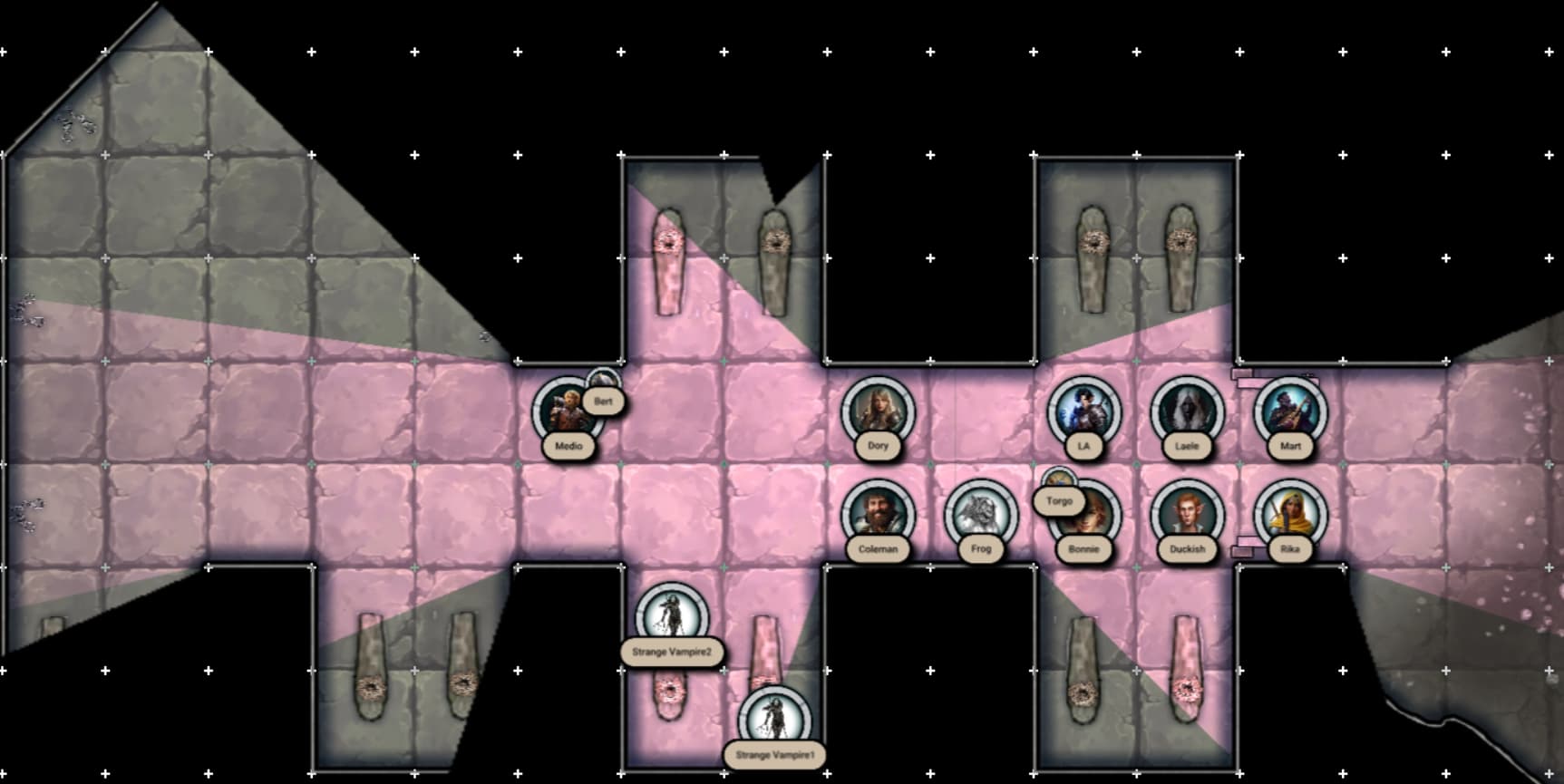Click the Torgo name label

click(1059, 500)
